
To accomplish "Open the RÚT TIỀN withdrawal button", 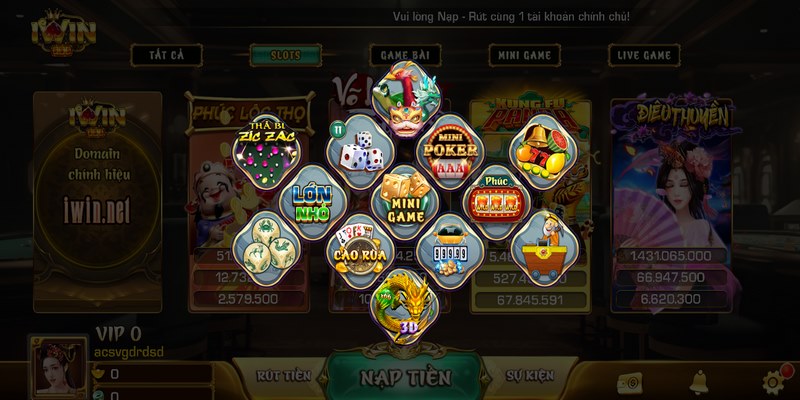I will [283, 376].
